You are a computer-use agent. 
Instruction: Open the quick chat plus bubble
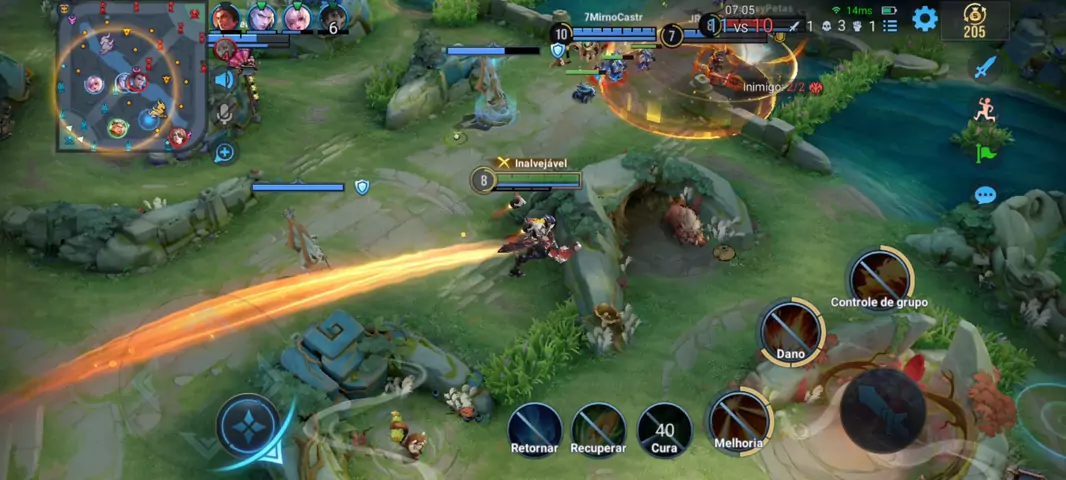coord(224,152)
